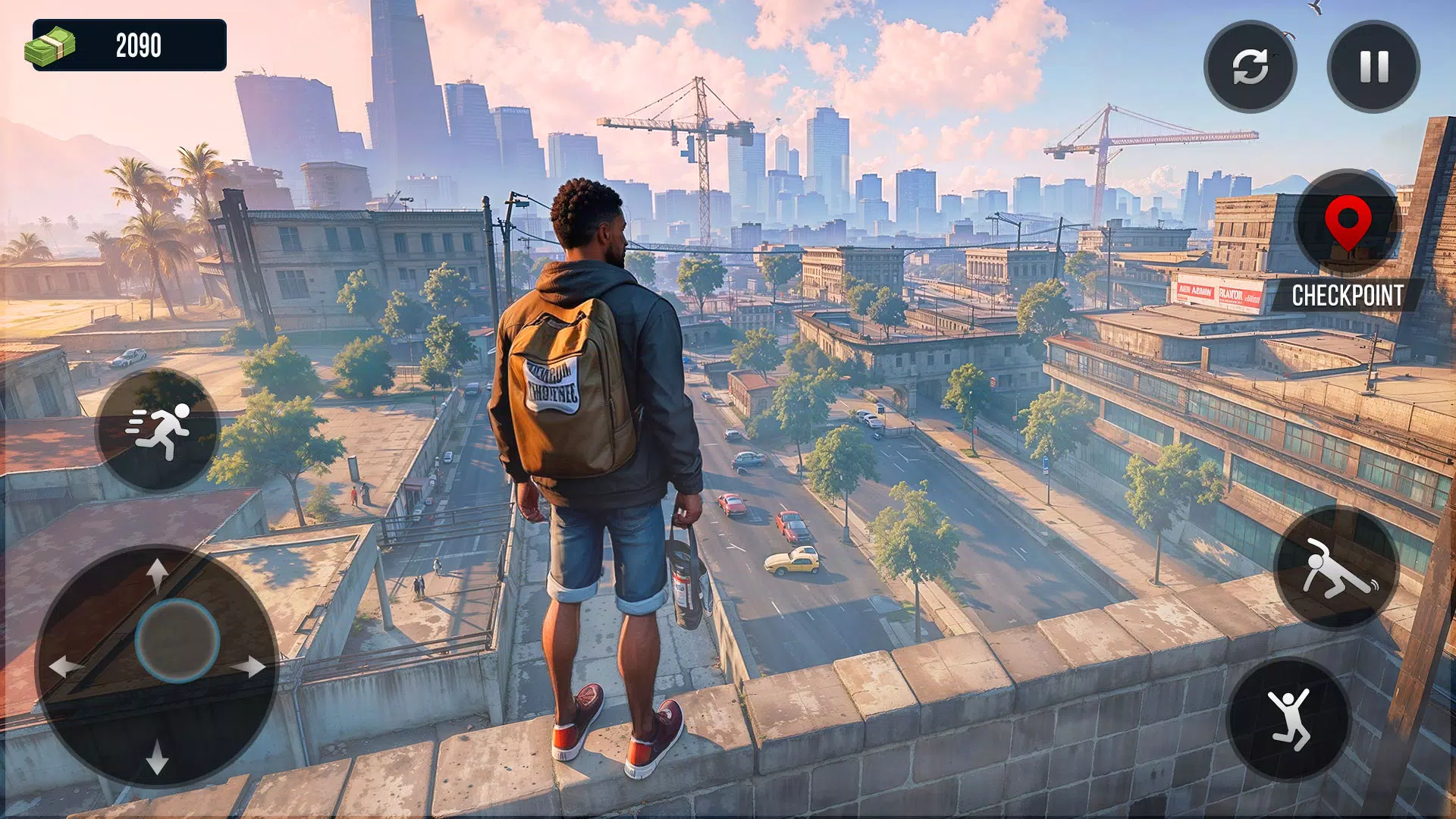Image resolution: width=1456 pixels, height=819 pixels.
Task: Activate the Checkpoint pin button
Action: tap(1348, 223)
